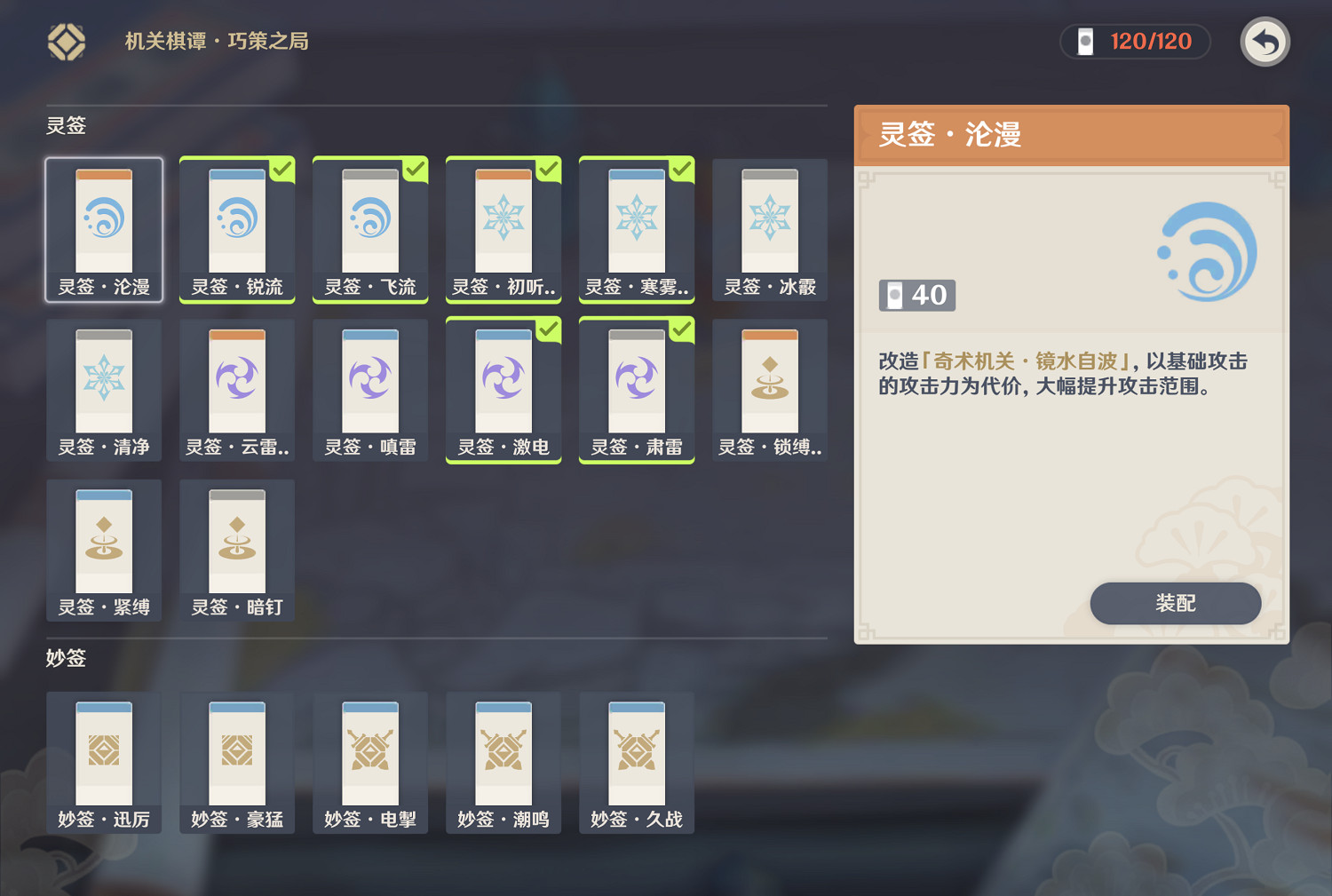
Task: View the 妙签·迅厉 card details
Action: pyautogui.click(x=104, y=762)
